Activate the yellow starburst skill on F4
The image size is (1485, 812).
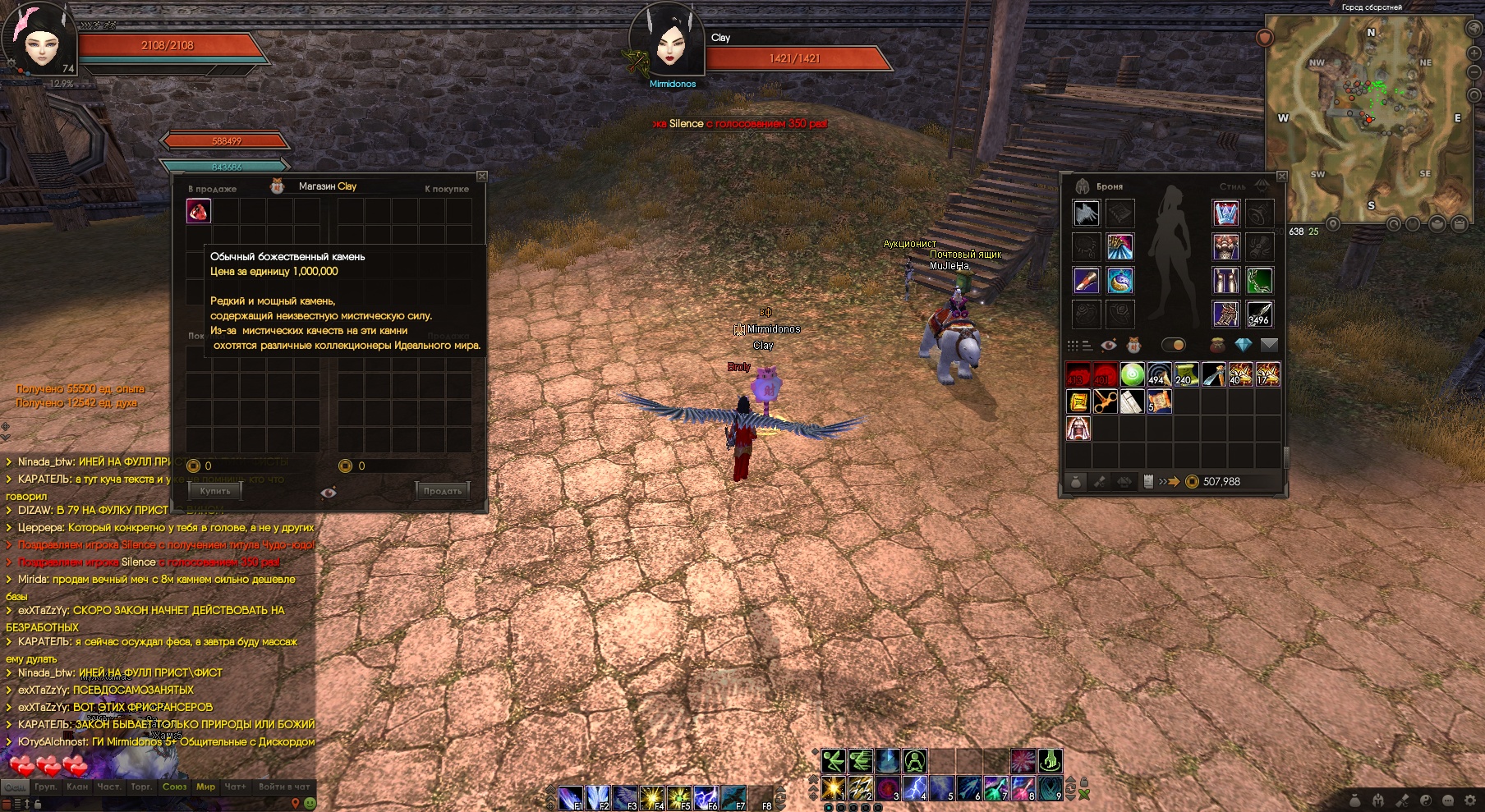point(651,796)
